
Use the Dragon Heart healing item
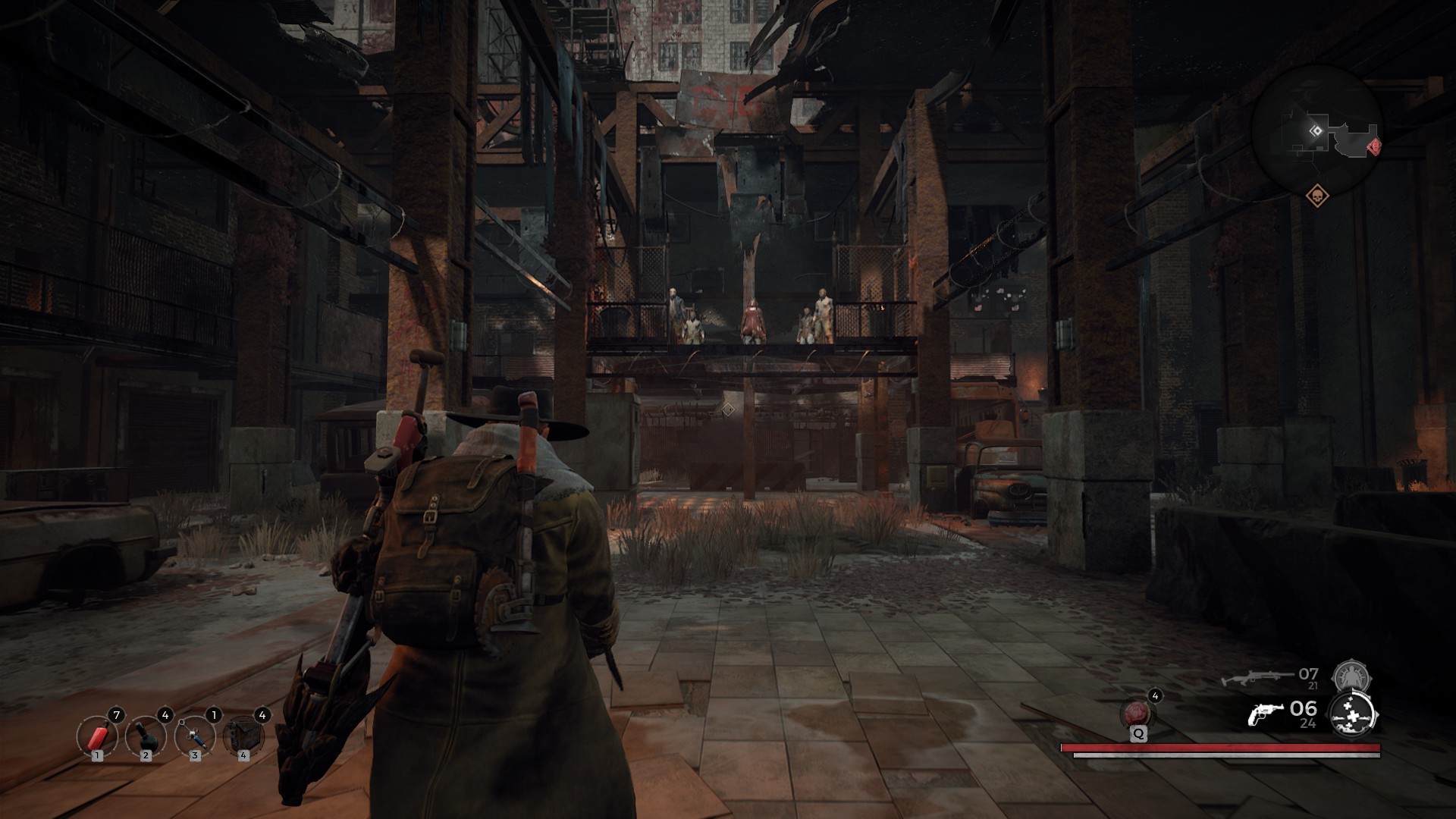[1137, 714]
